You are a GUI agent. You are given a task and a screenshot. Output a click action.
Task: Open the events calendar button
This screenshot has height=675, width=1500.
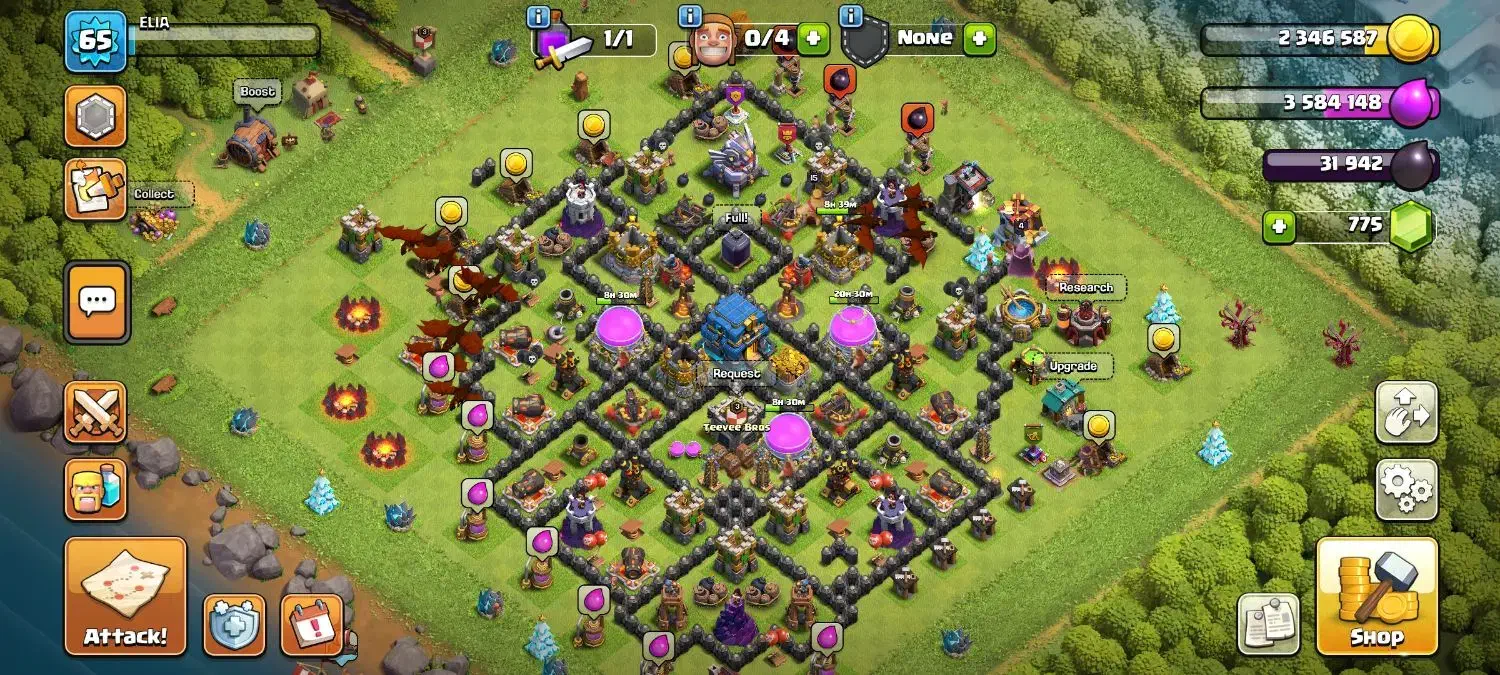pyautogui.click(x=312, y=625)
